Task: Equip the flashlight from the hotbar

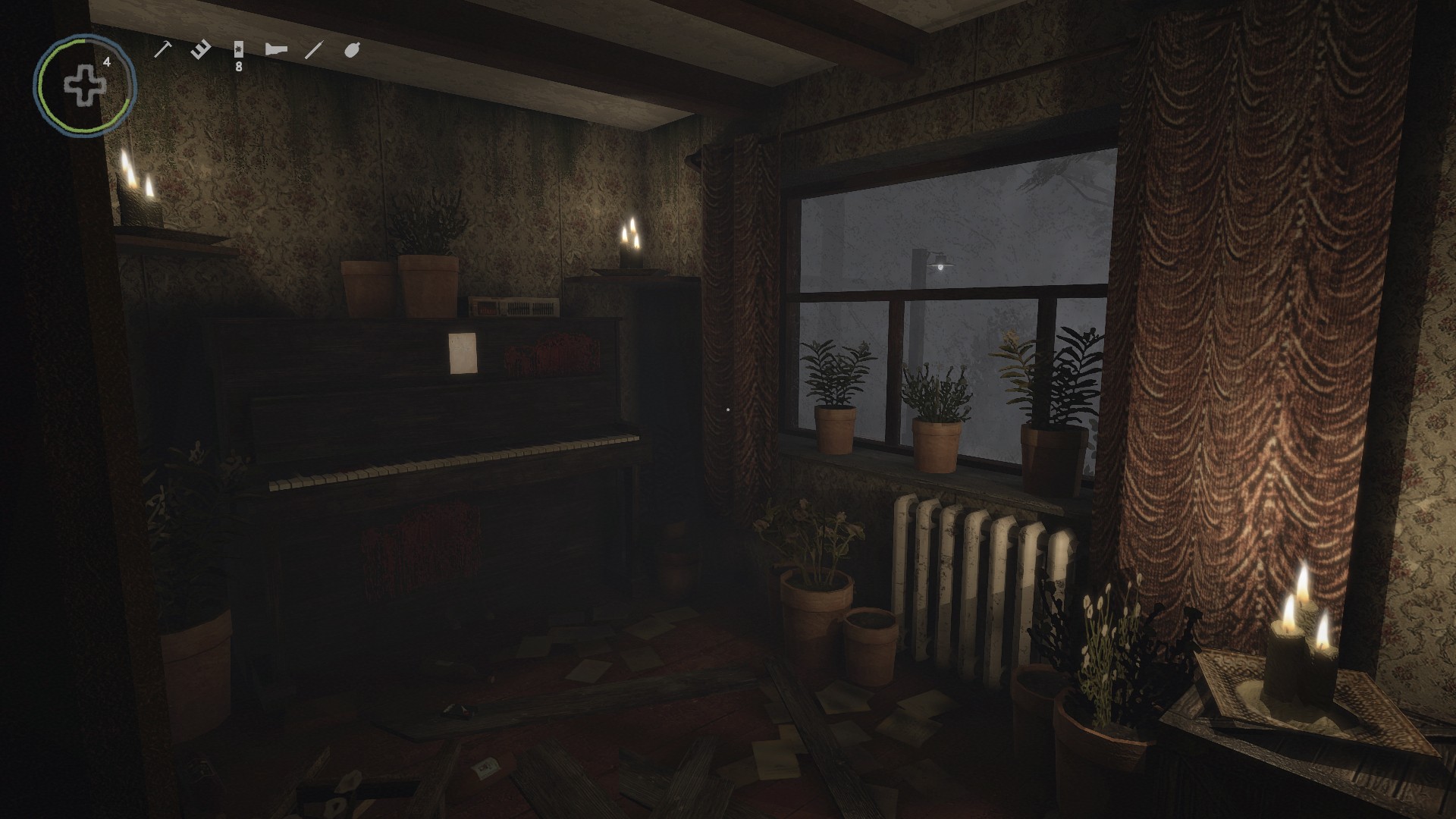Action: tap(276, 50)
